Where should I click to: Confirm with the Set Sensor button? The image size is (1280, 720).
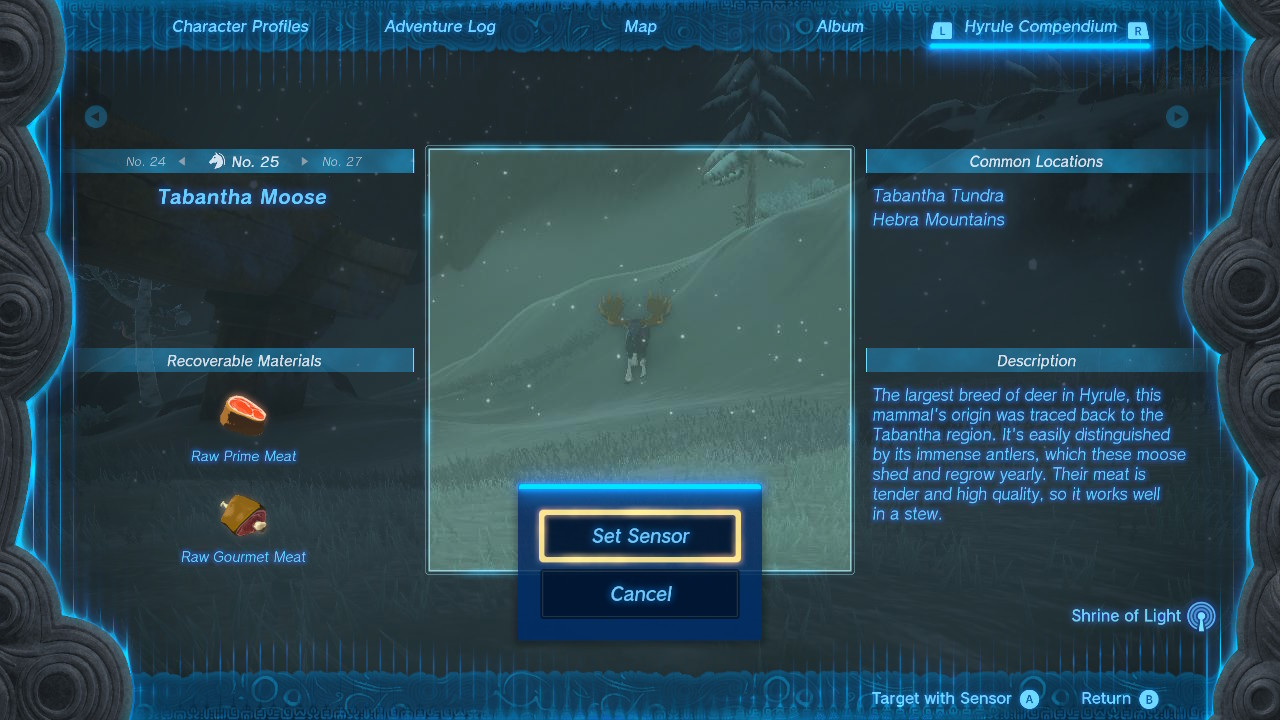pyautogui.click(x=639, y=536)
